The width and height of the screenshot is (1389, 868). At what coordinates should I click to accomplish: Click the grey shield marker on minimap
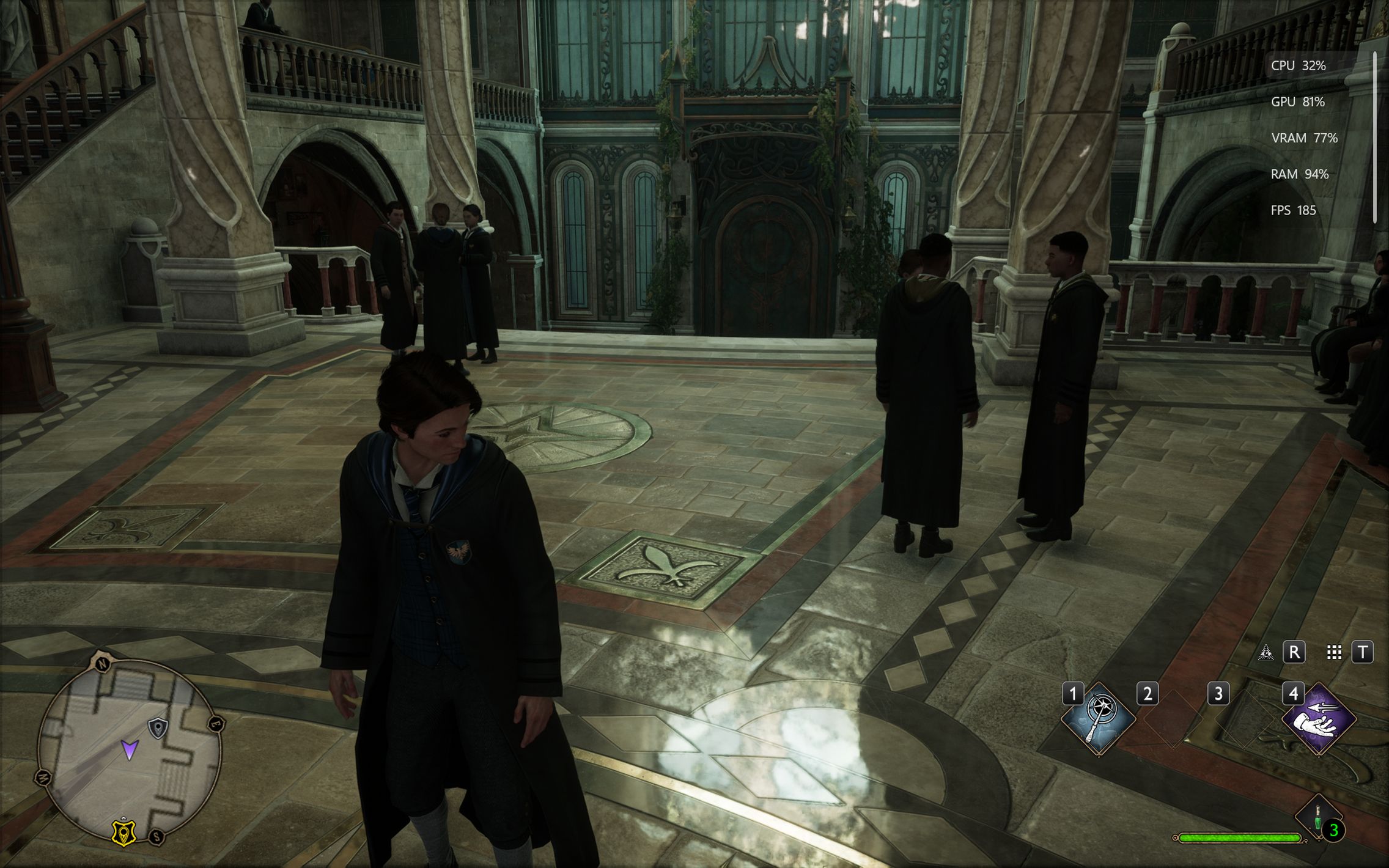[158, 728]
